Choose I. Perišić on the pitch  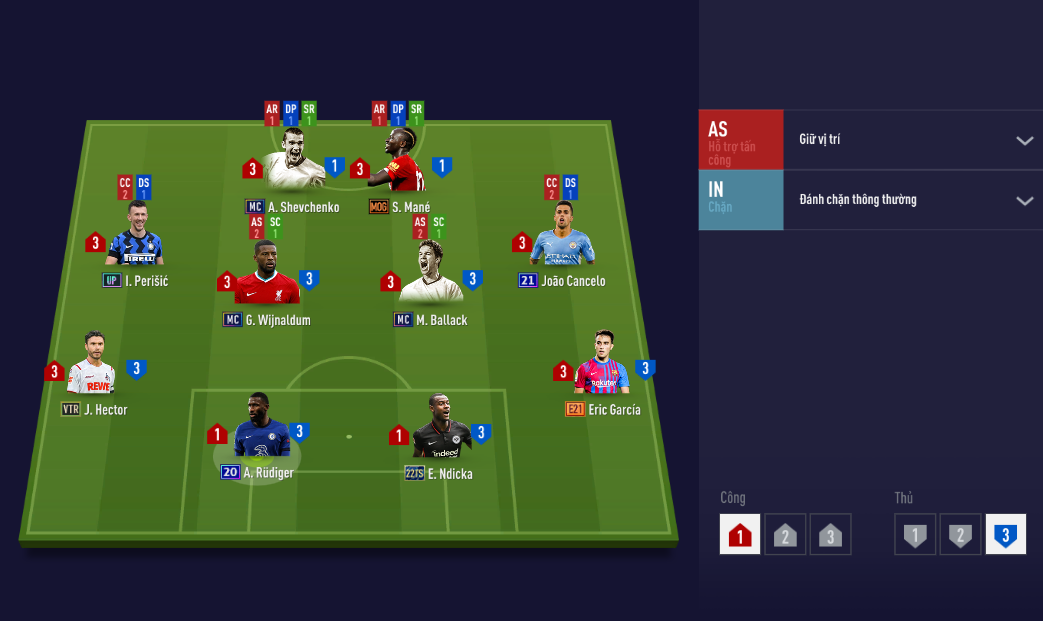point(134,237)
